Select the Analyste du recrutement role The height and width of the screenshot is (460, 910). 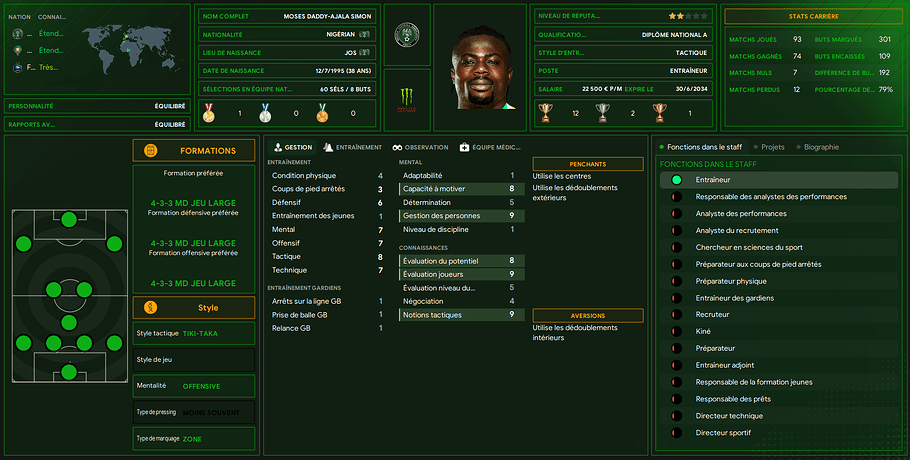coord(737,231)
